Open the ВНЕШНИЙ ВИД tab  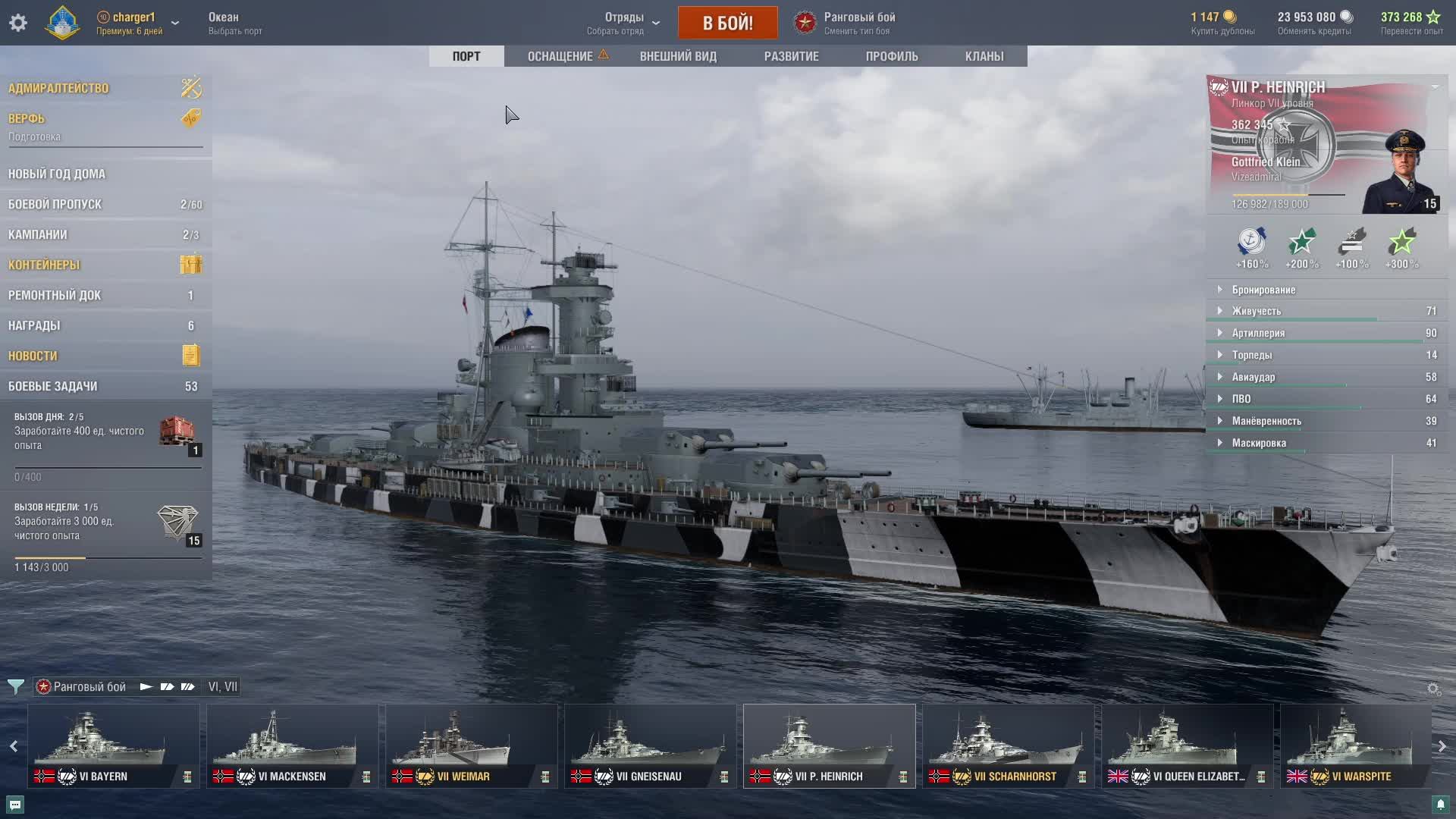coord(678,56)
